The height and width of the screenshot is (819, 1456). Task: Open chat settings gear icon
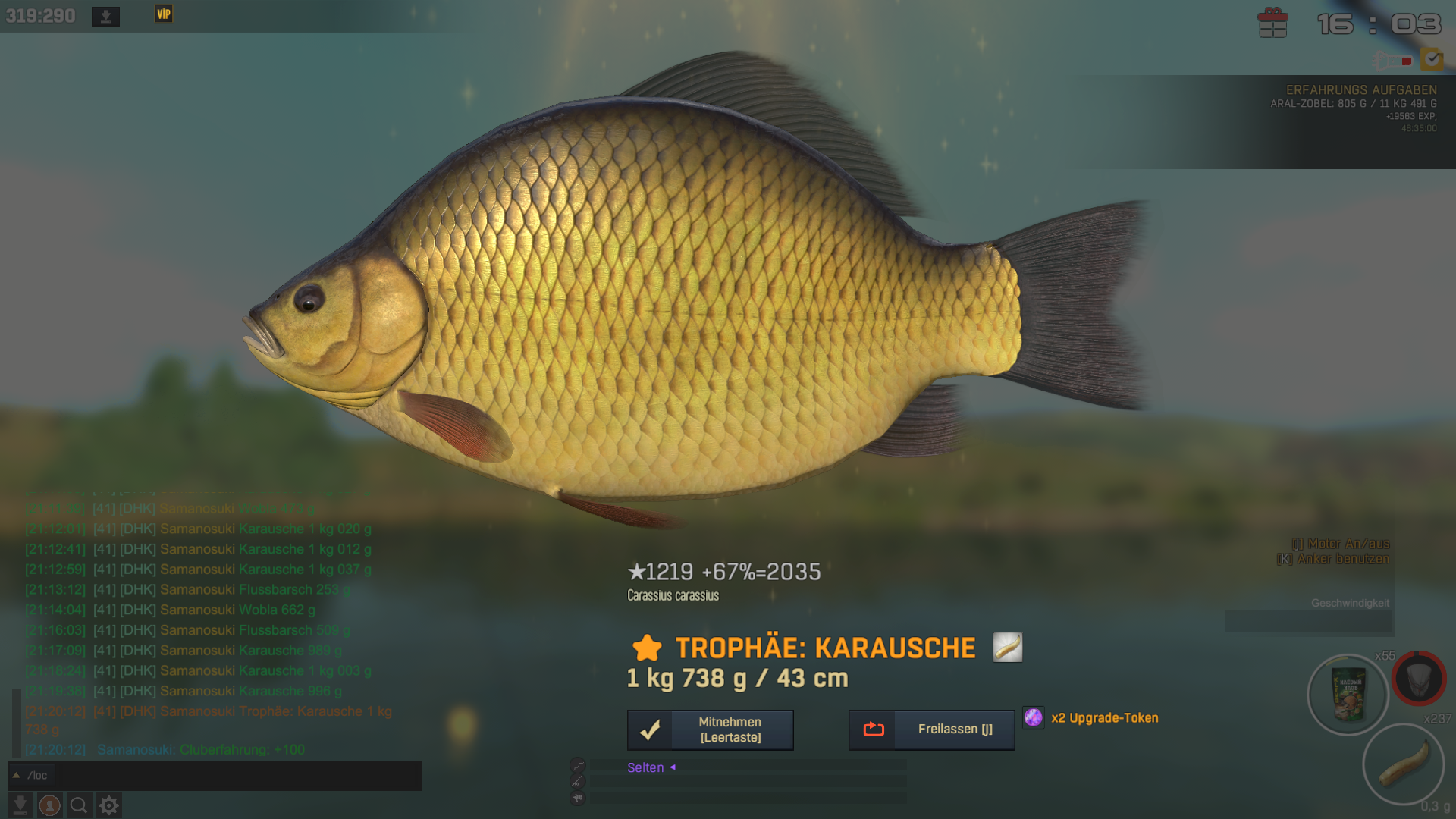[x=109, y=805]
